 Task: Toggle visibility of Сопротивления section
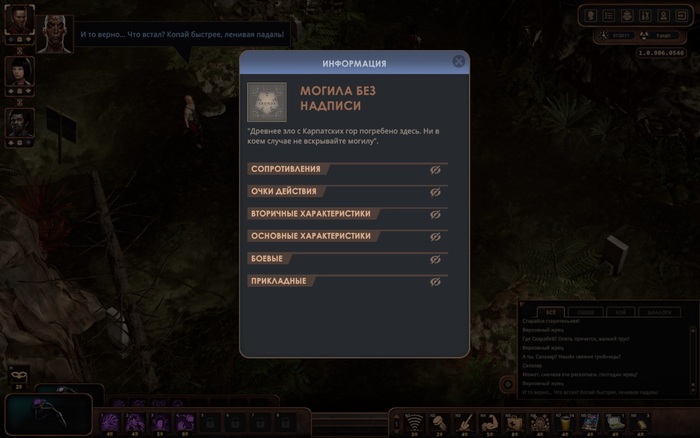point(435,170)
